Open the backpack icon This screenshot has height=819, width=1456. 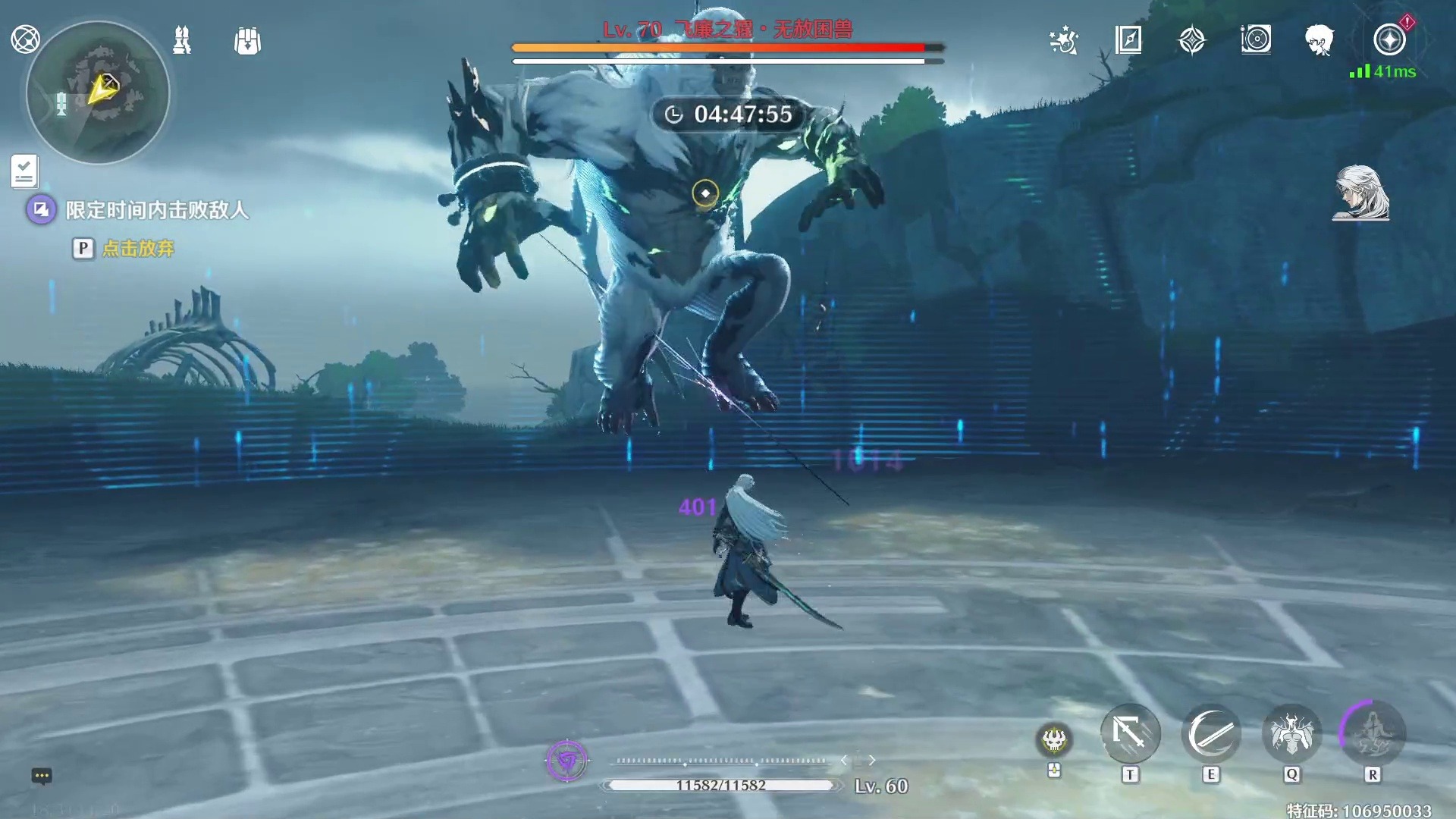[247, 41]
